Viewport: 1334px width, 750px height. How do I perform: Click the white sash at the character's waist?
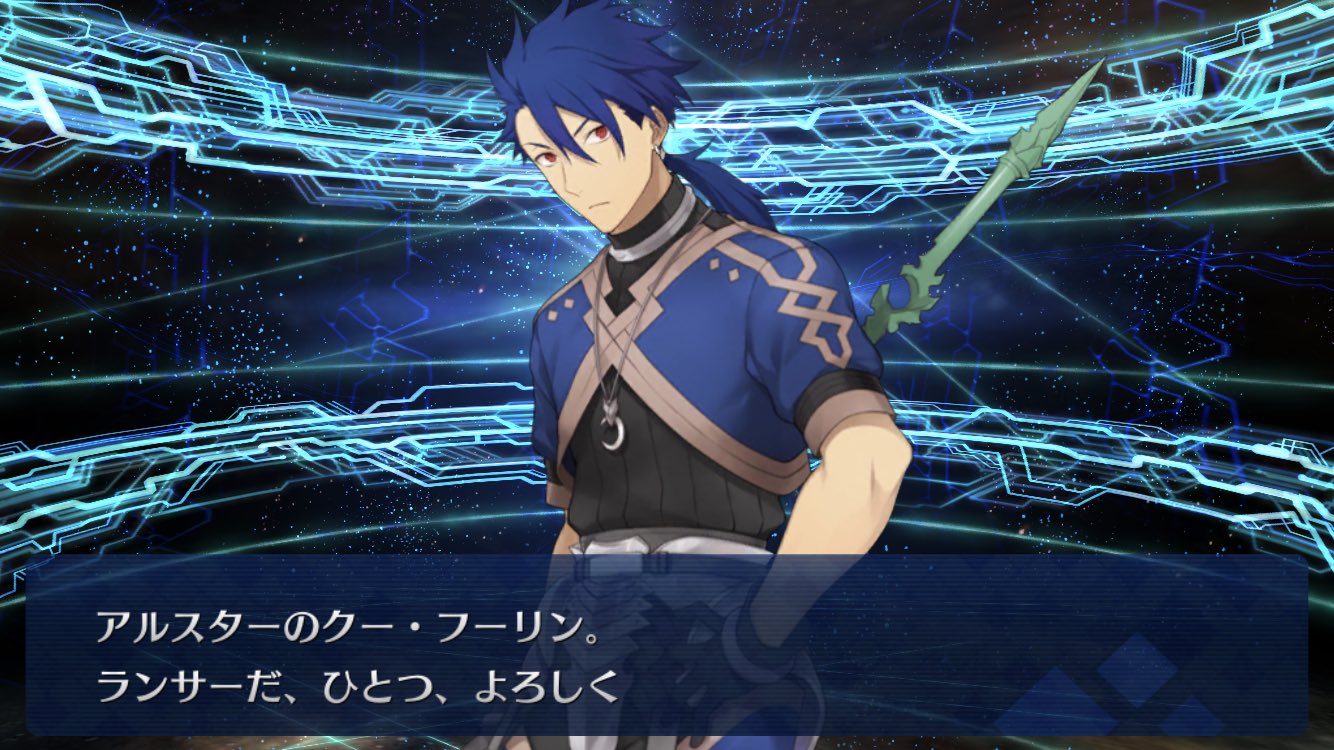640,548
